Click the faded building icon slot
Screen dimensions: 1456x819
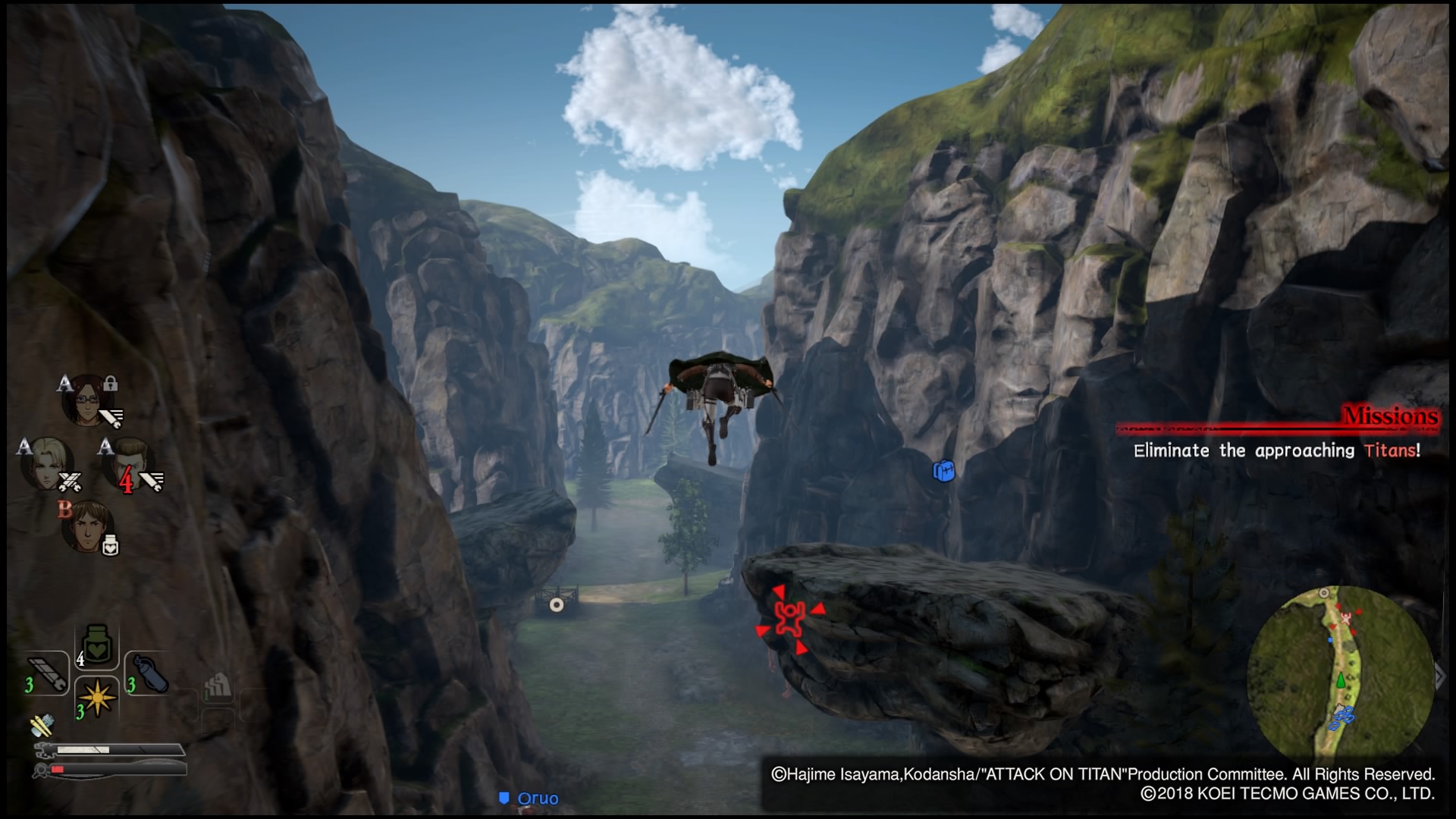[x=217, y=686]
